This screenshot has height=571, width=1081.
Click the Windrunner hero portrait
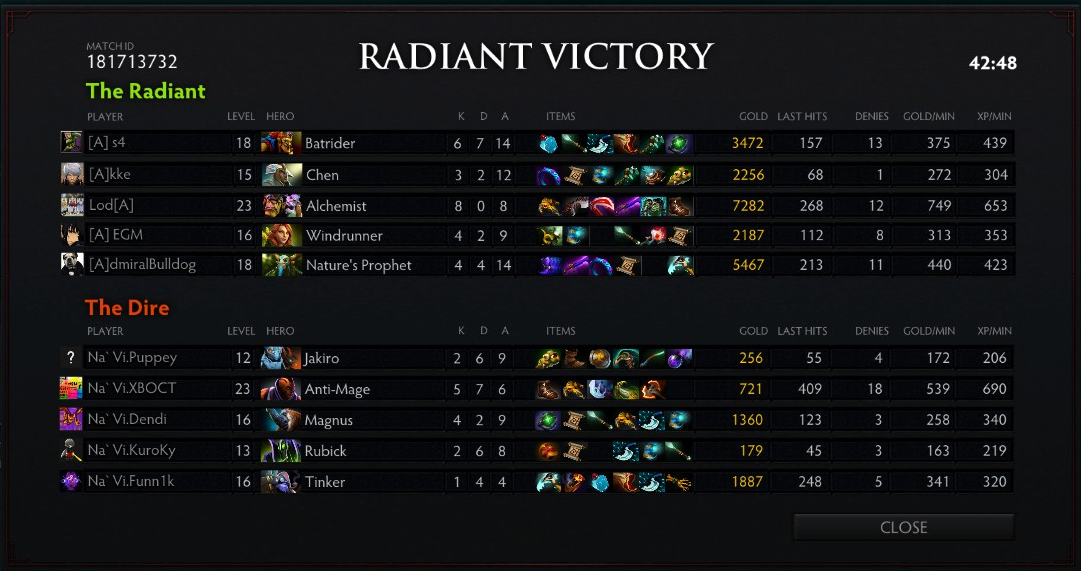(281, 236)
